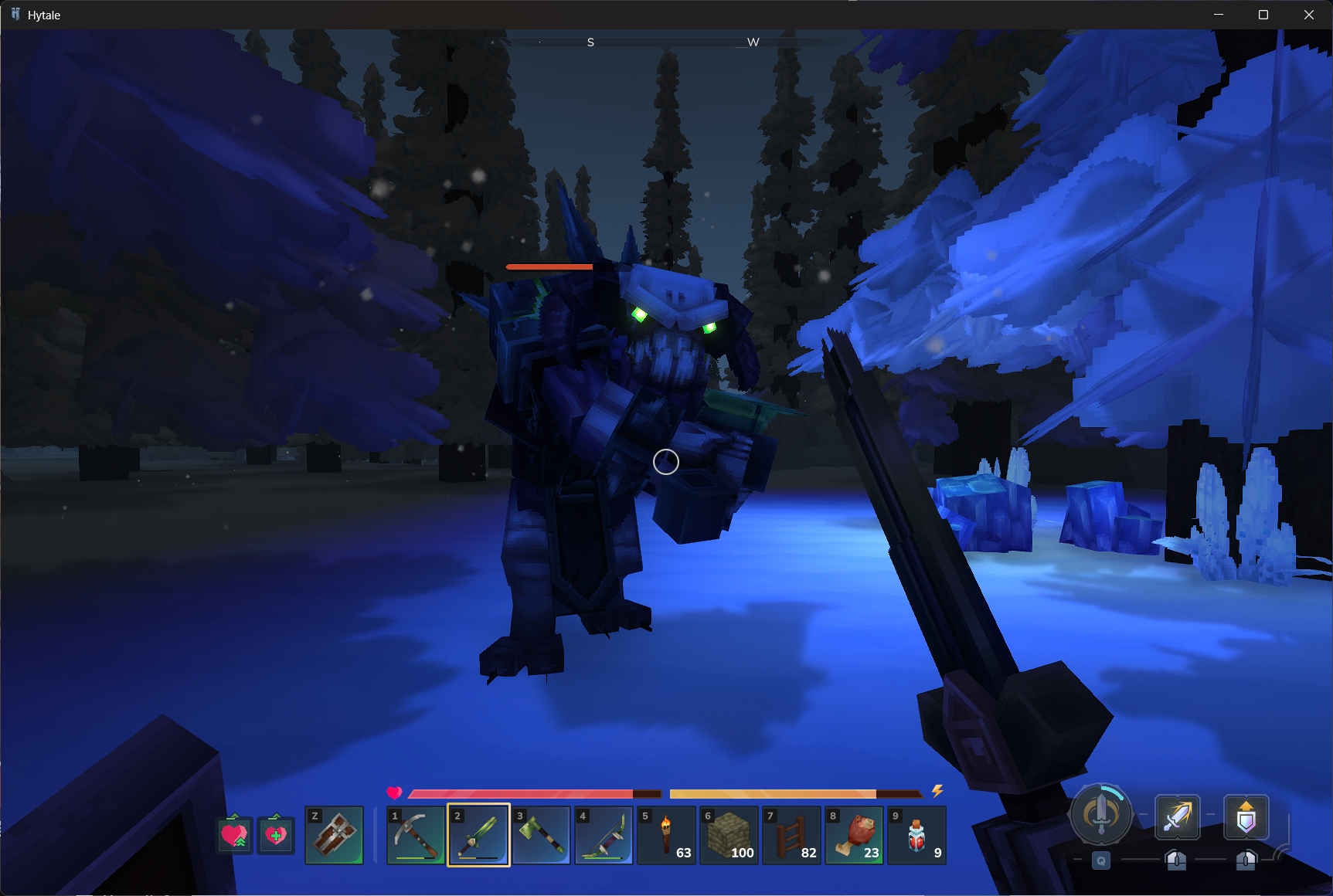
Task: Select the green sword hotbar slot
Action: pyautogui.click(x=478, y=835)
